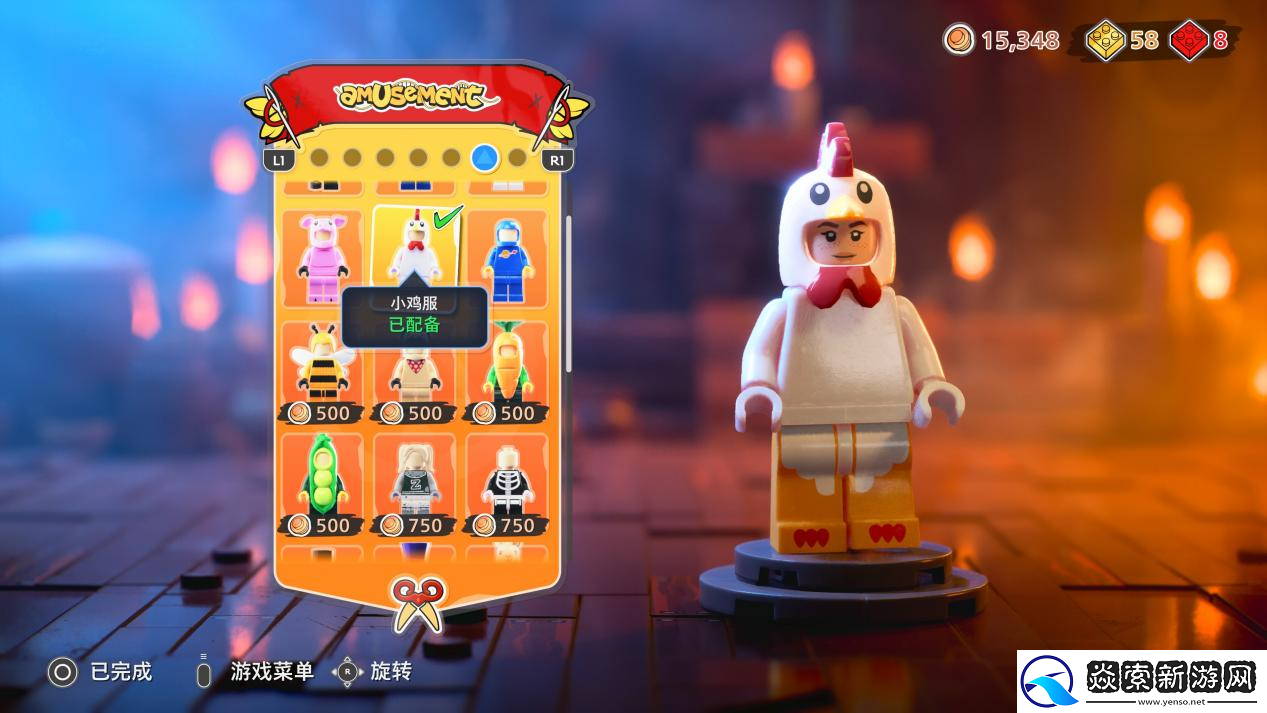The width and height of the screenshot is (1267, 713).
Task: Buy the bee costume for 500
Action: [322, 372]
